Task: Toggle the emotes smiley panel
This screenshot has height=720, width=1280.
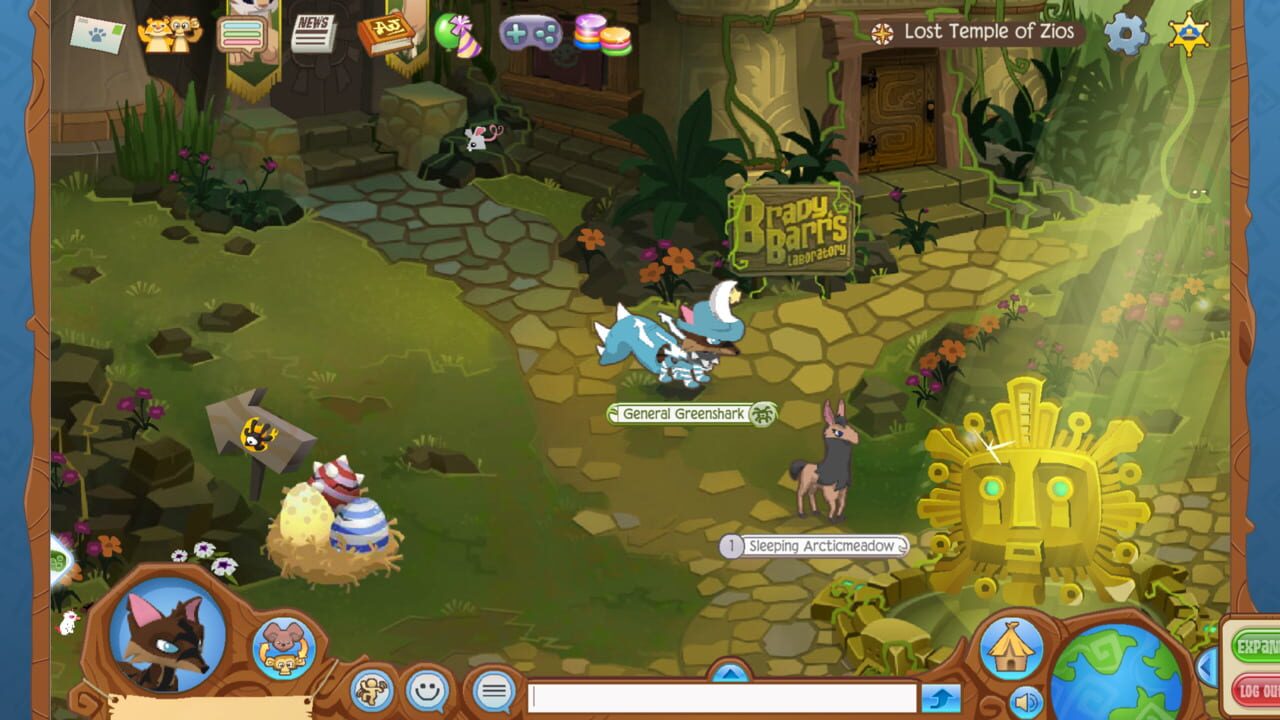Action: 429,686
